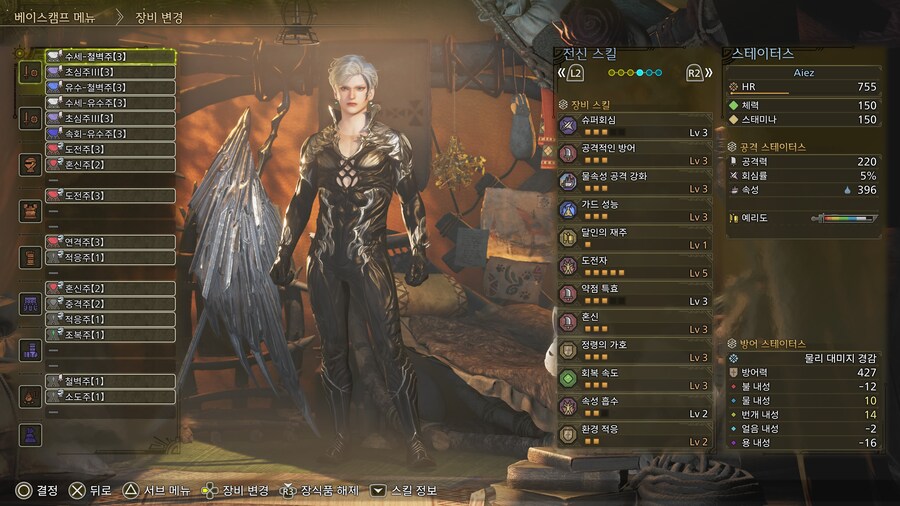
Task: Select the 도전자 Lv 5 skill
Action: 634,265
